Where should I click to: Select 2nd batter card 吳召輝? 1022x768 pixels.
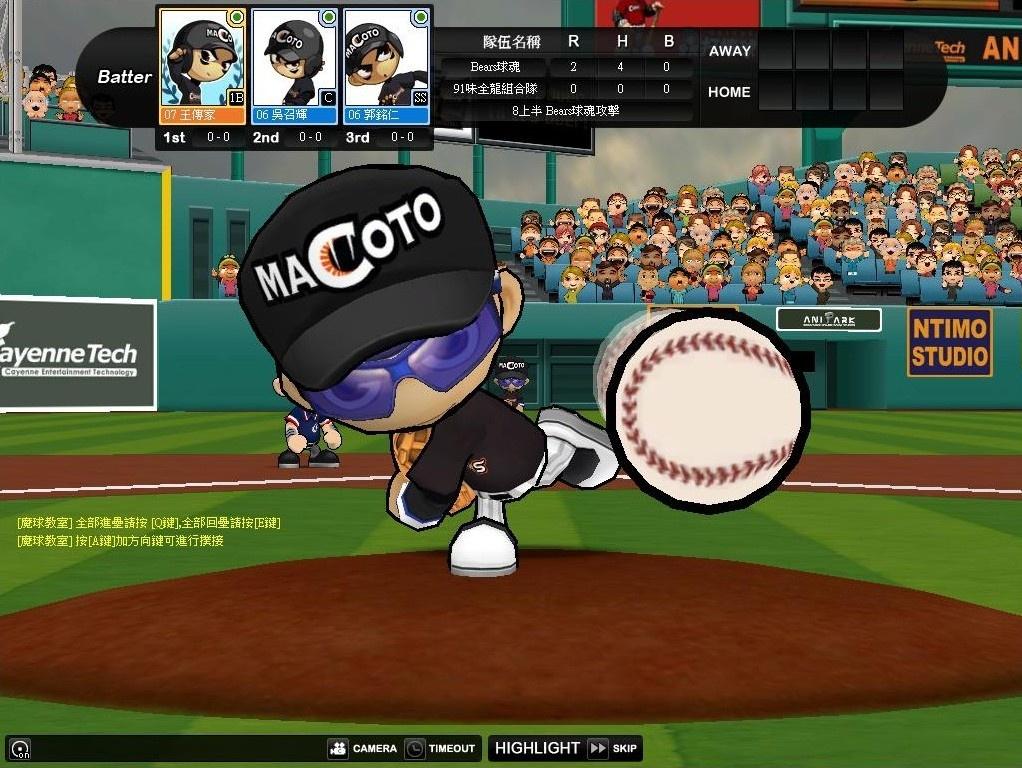pos(294,66)
